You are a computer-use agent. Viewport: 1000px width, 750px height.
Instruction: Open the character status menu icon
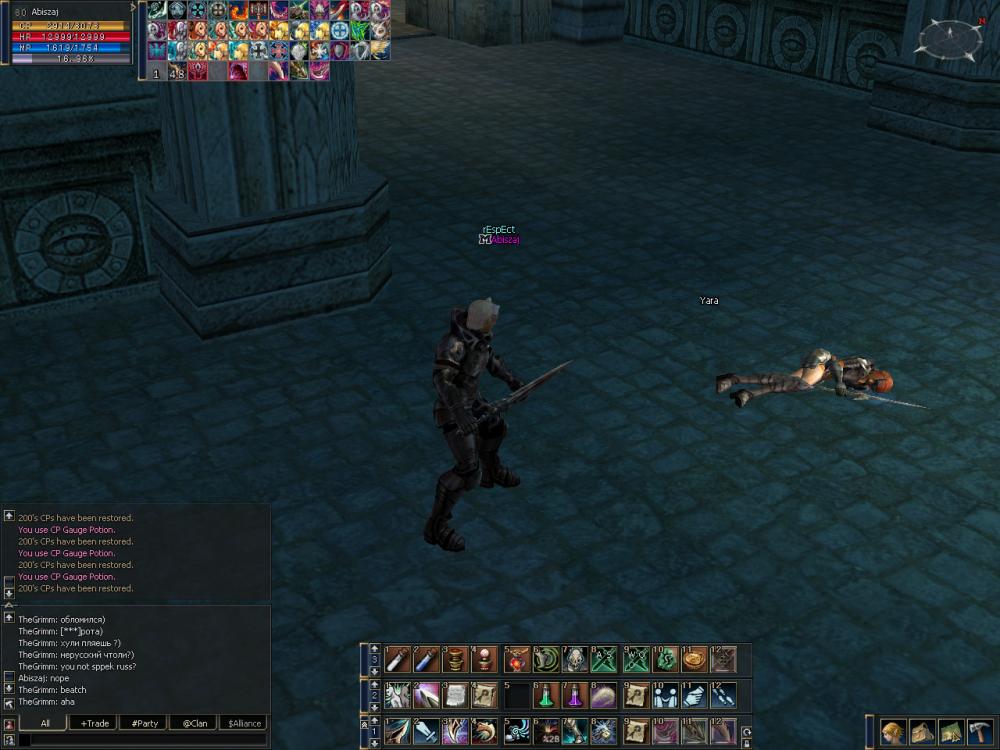(x=893, y=732)
